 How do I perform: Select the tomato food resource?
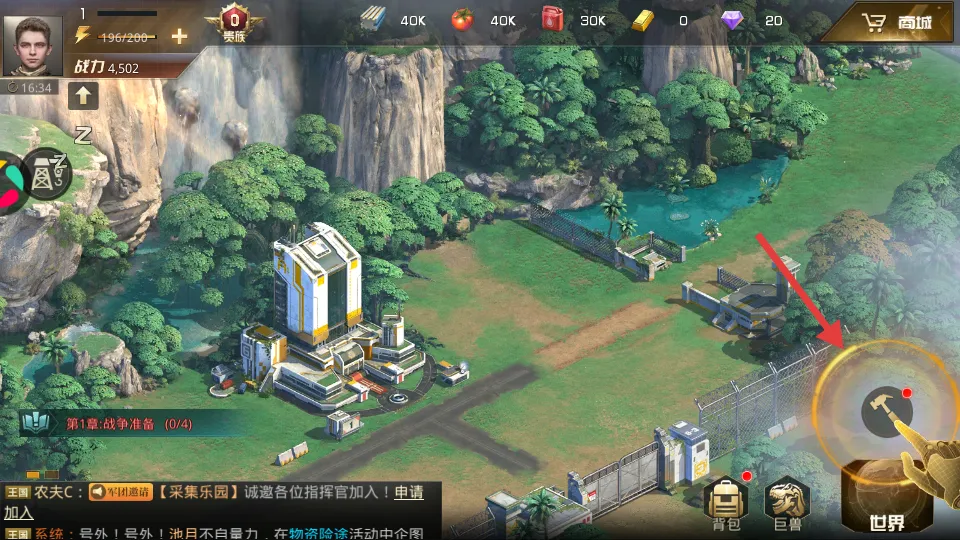[461, 19]
